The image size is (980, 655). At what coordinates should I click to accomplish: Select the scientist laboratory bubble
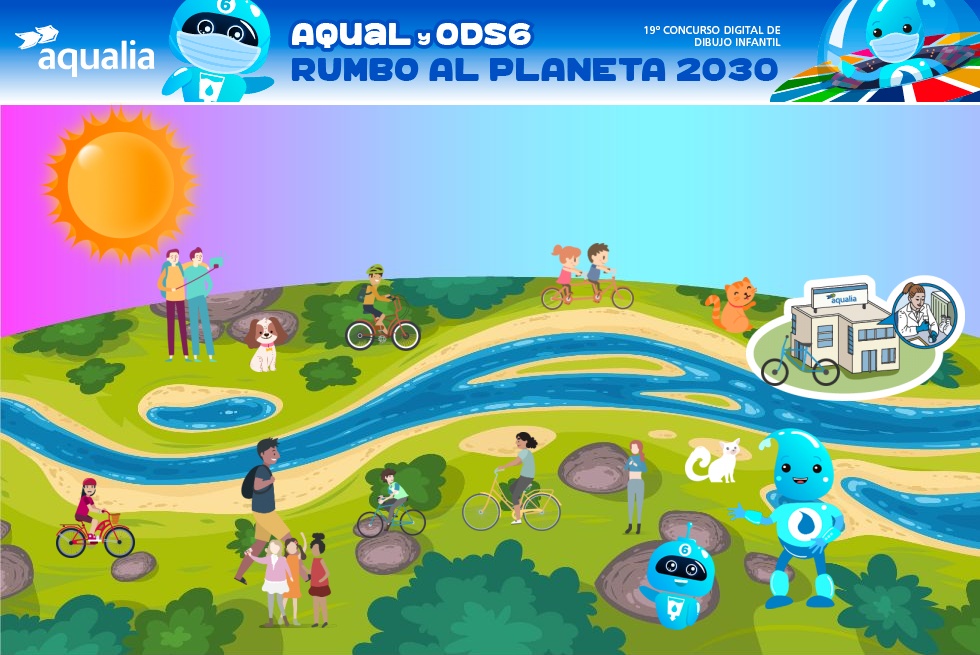[924, 313]
